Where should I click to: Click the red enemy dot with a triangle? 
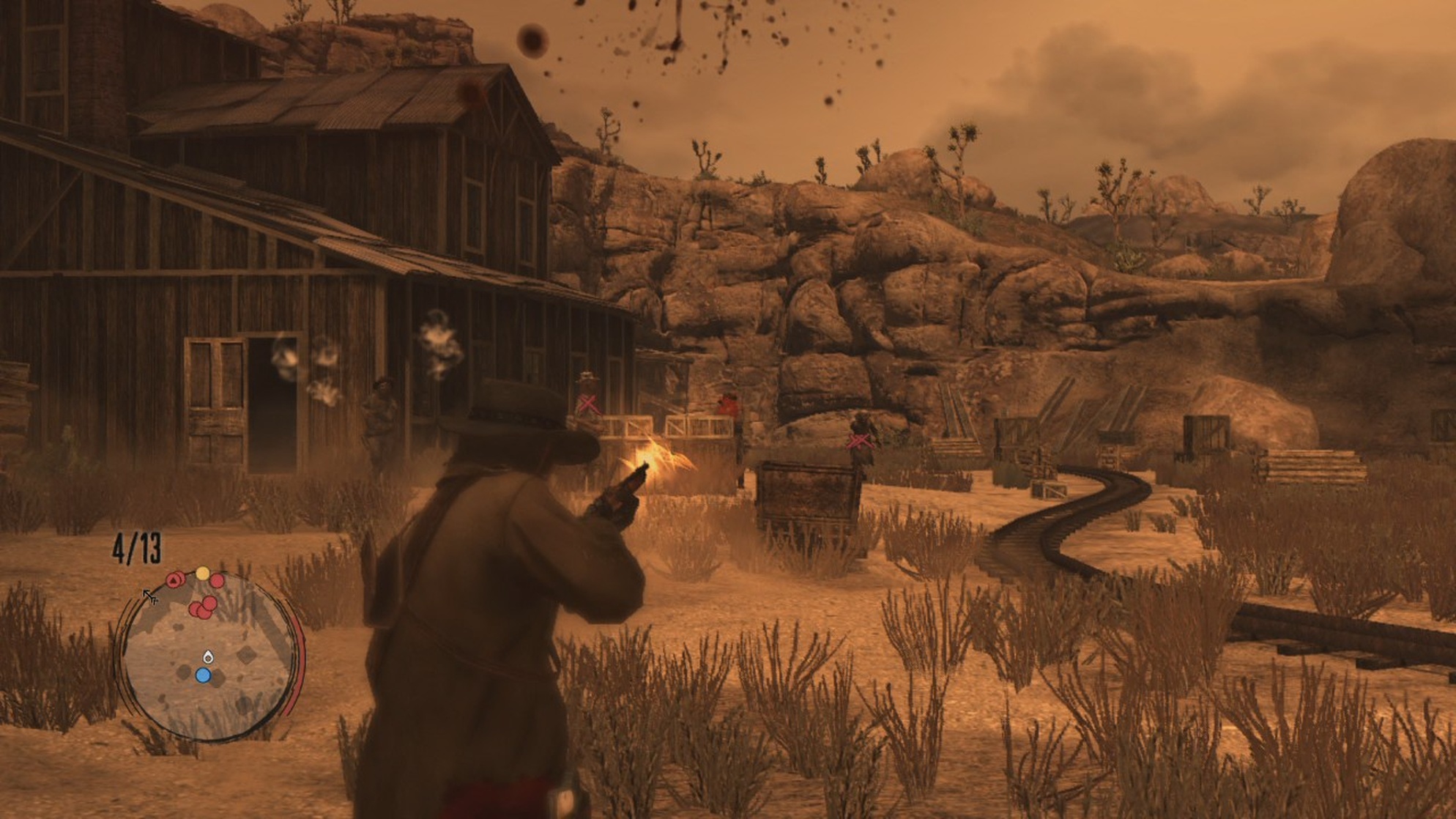(174, 581)
